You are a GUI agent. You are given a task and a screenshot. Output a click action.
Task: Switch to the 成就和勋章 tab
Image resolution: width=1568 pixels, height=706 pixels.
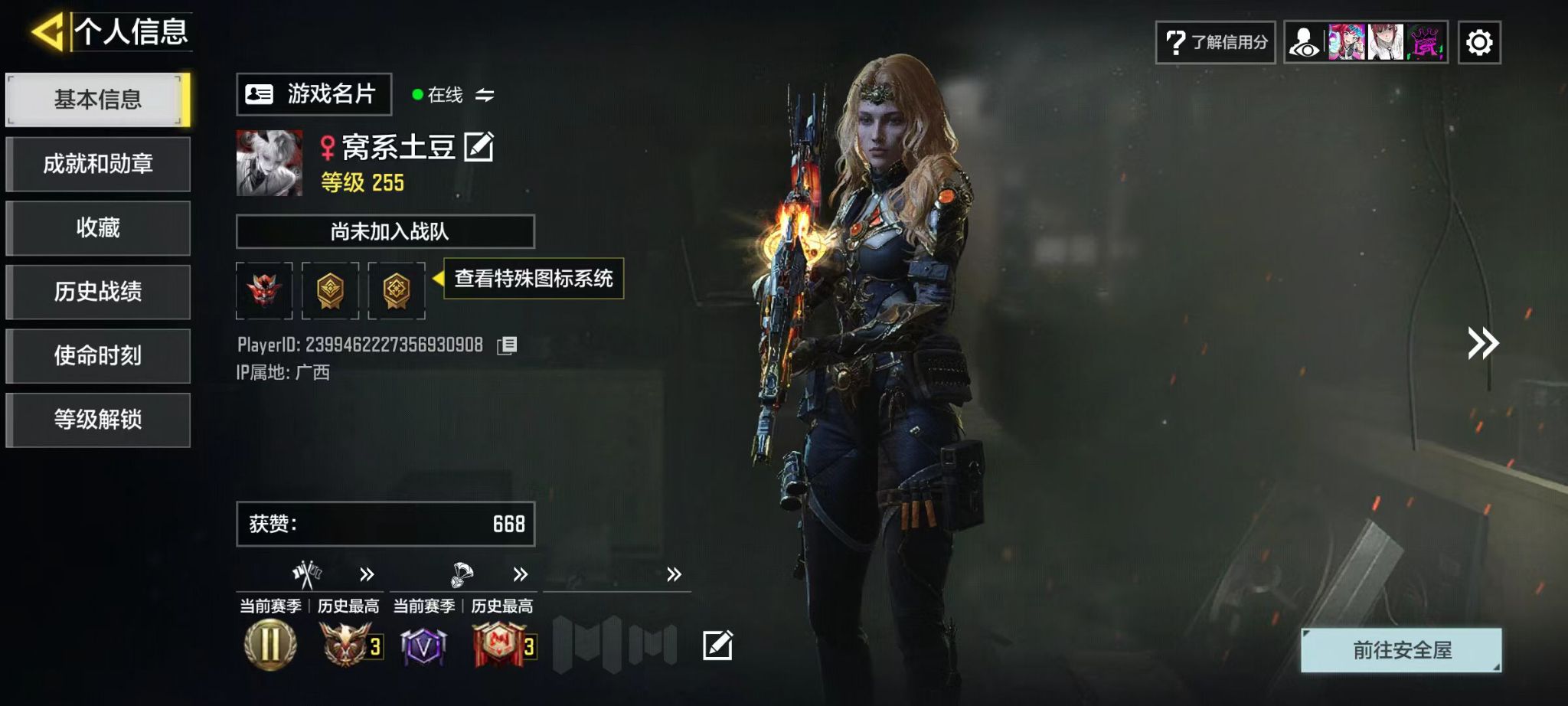[97, 164]
